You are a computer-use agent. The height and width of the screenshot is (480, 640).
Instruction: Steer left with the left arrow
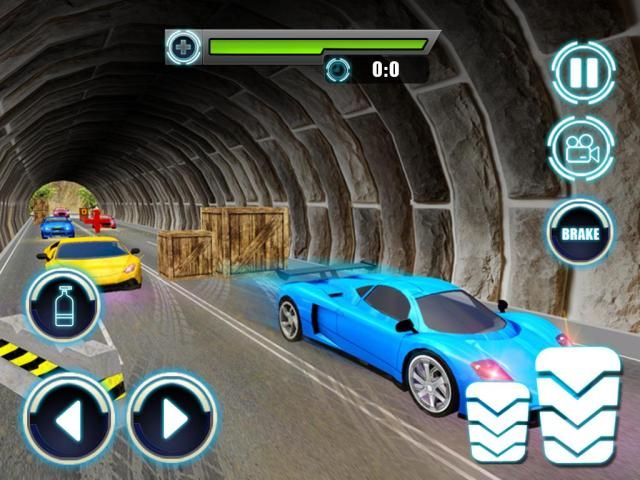[68, 419]
